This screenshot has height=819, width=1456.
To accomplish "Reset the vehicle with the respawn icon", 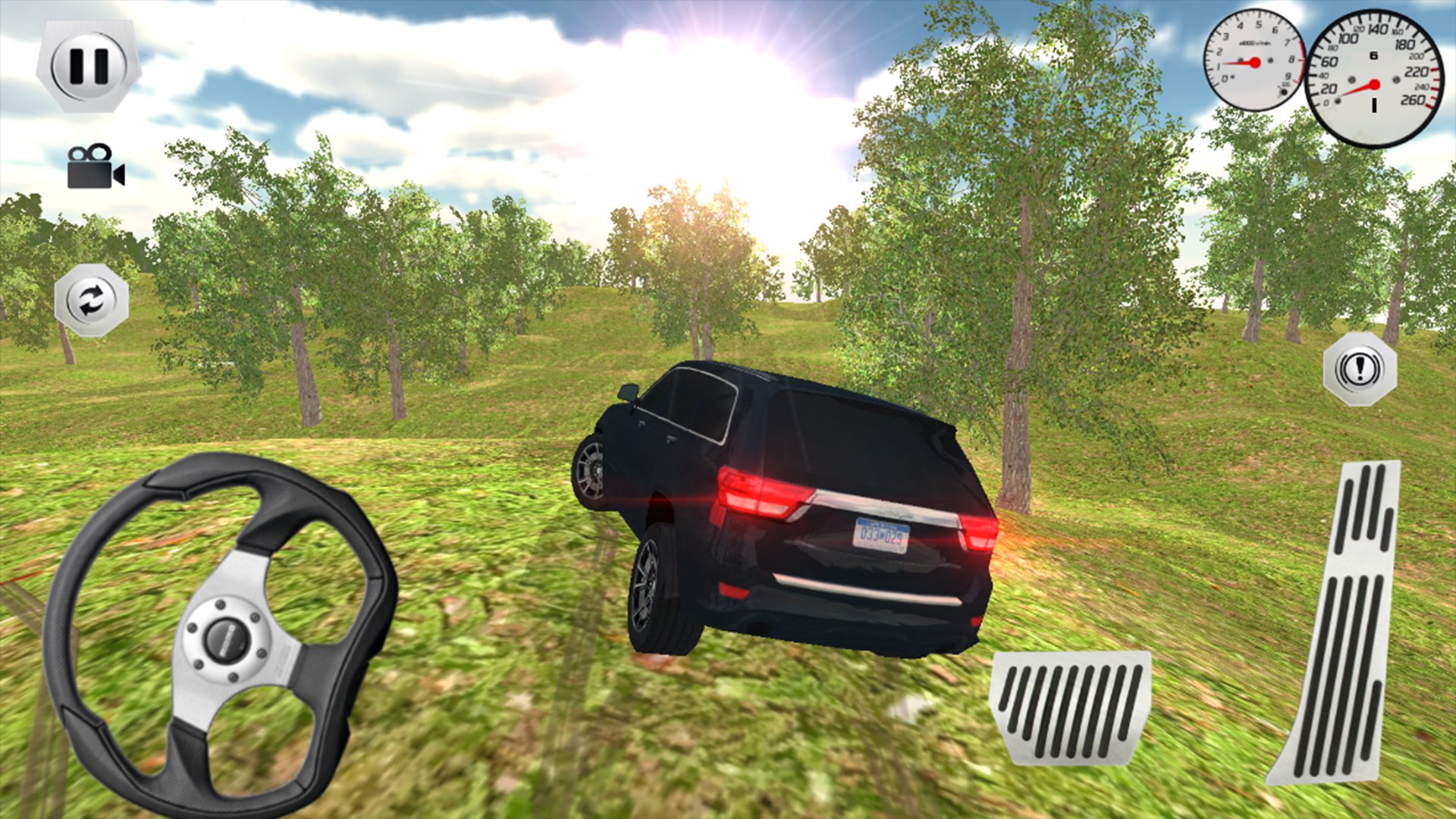I will (x=89, y=298).
